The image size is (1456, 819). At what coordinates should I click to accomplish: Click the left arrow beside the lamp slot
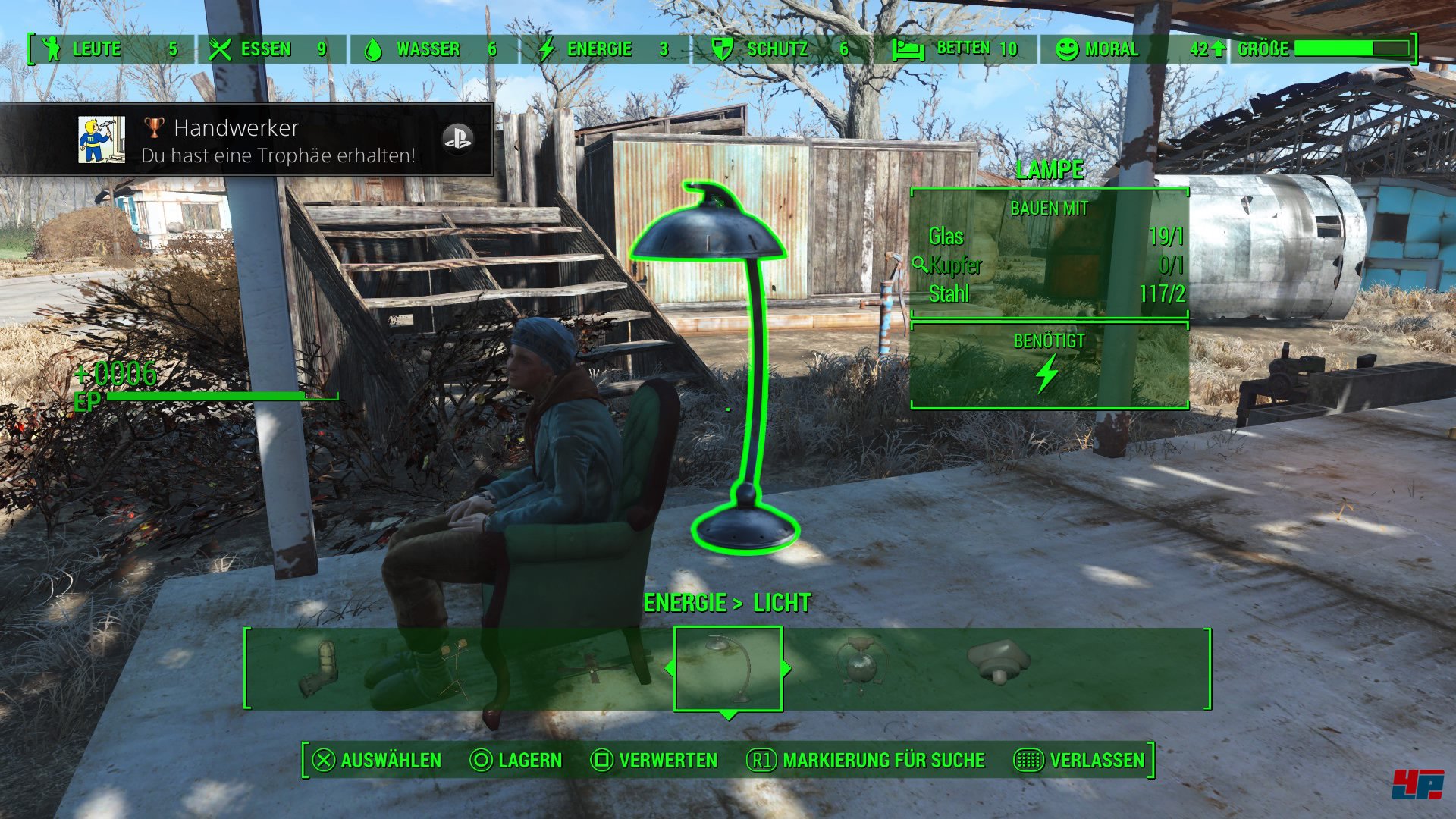coord(670,668)
